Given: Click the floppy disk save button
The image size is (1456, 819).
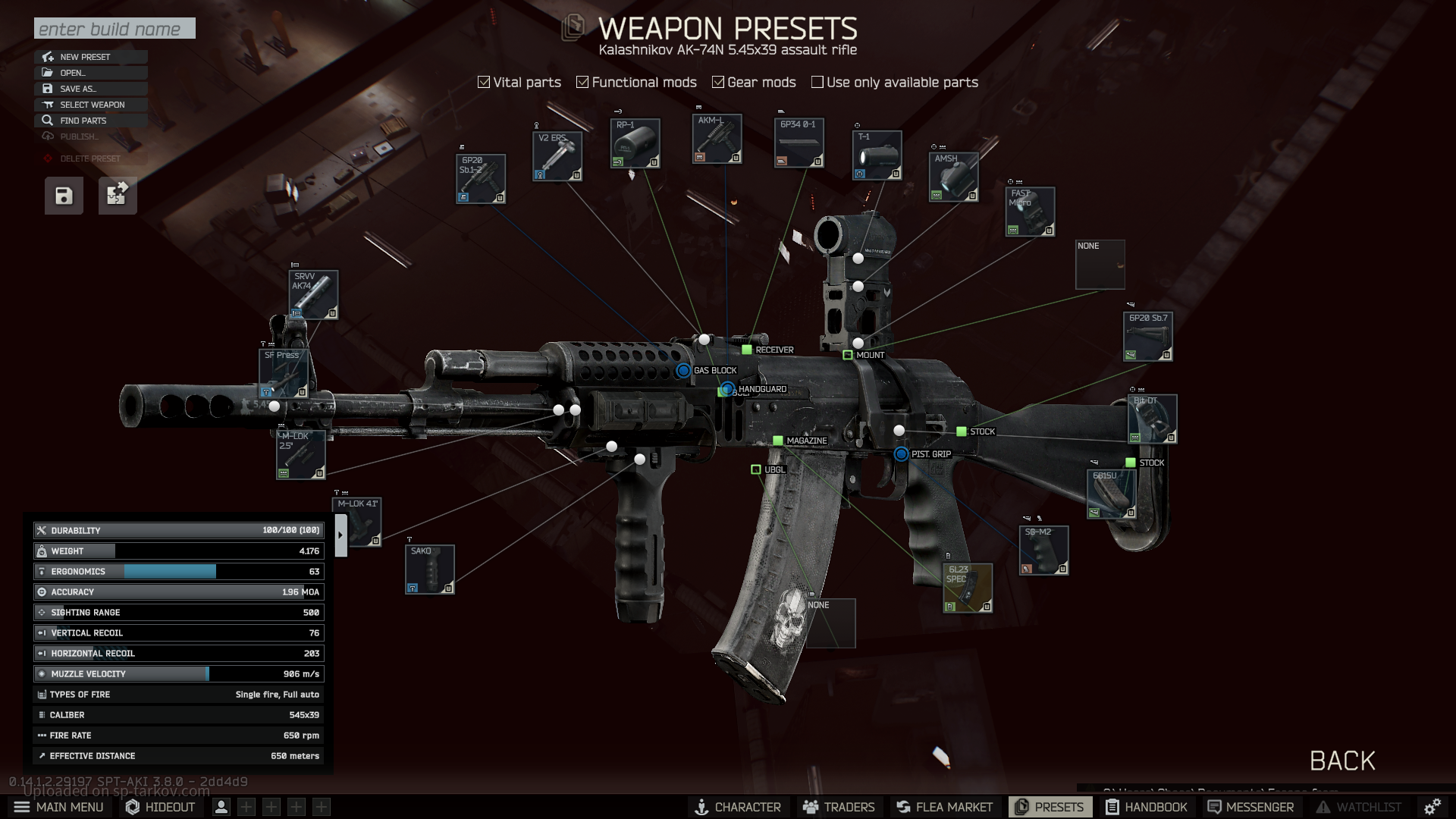Looking at the screenshot, I should coord(64,196).
